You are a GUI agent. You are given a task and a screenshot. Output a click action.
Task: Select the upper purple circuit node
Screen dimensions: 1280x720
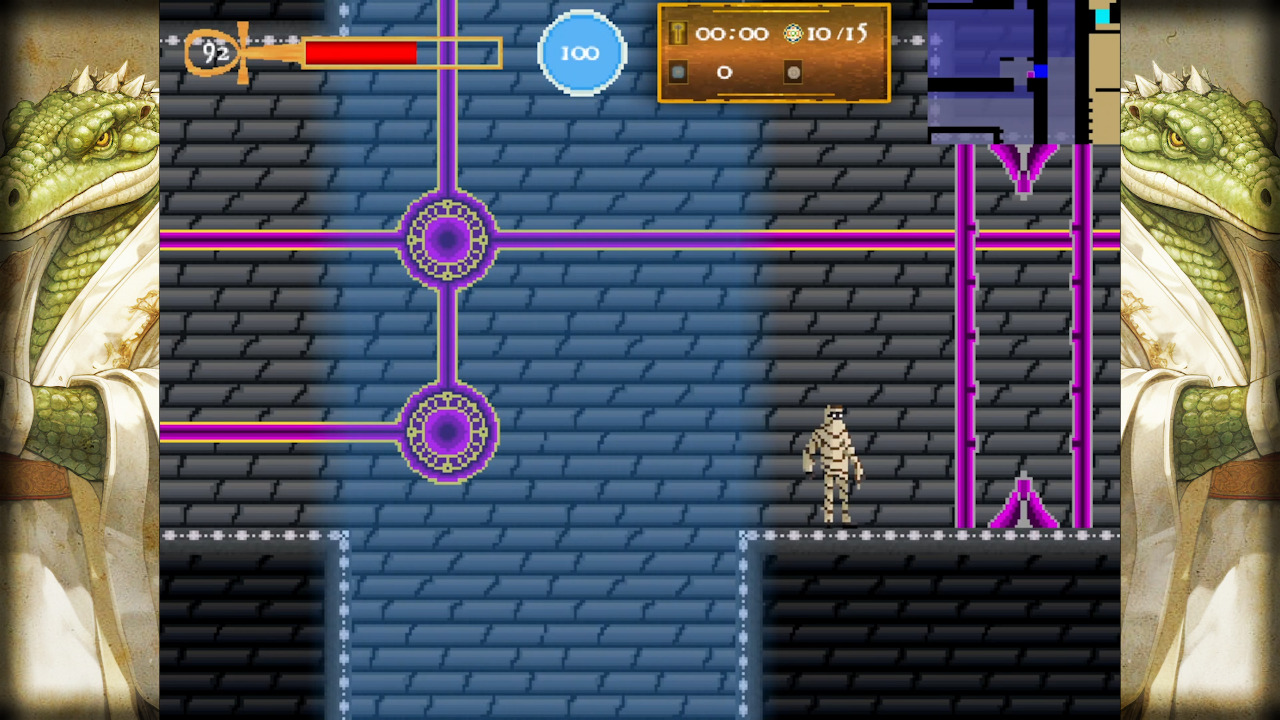[x=447, y=238]
